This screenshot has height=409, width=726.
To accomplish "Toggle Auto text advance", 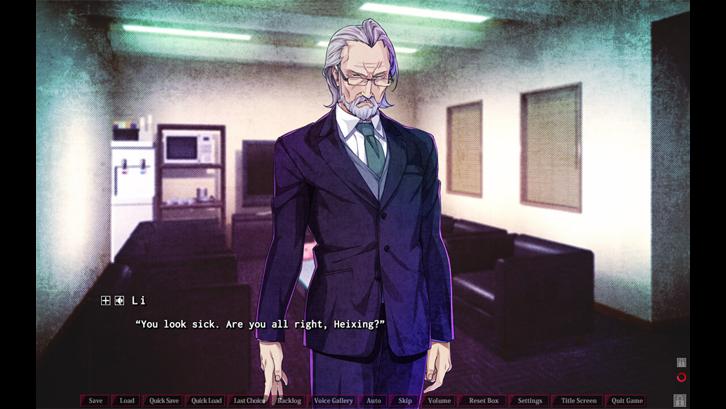I will pyautogui.click(x=373, y=401).
